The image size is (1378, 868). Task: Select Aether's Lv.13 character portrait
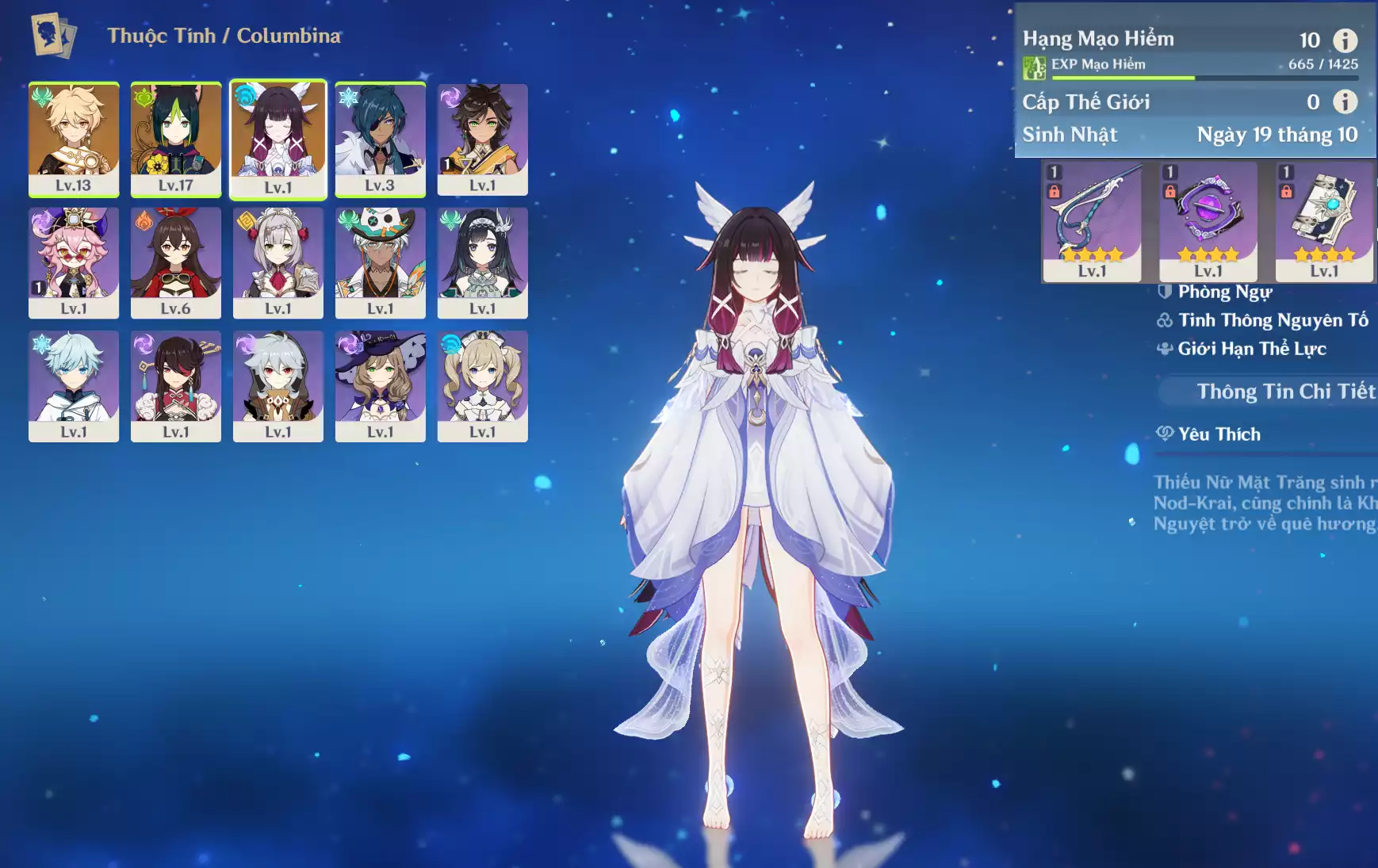coord(74,139)
